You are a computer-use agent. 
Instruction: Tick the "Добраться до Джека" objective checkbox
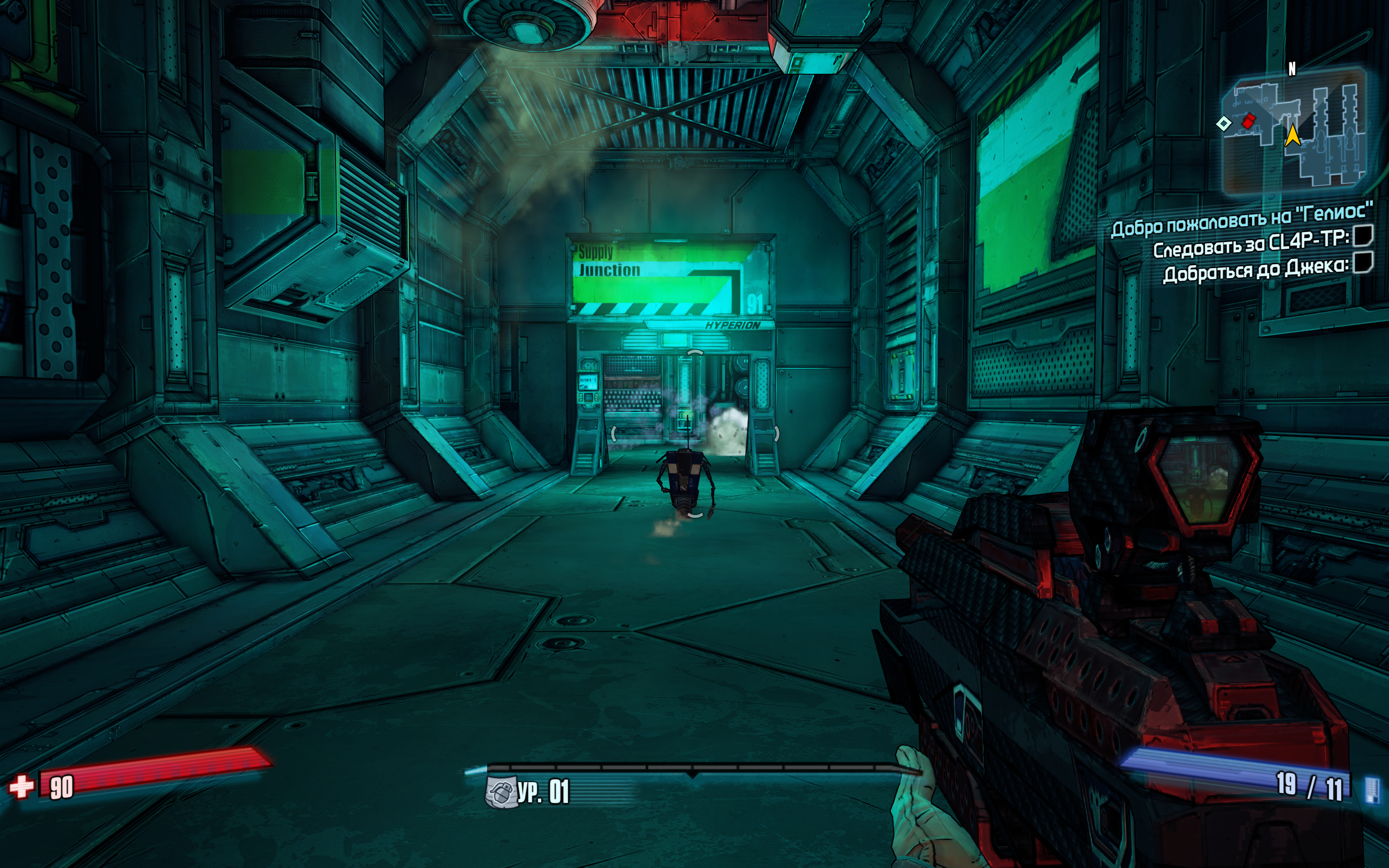(1363, 263)
